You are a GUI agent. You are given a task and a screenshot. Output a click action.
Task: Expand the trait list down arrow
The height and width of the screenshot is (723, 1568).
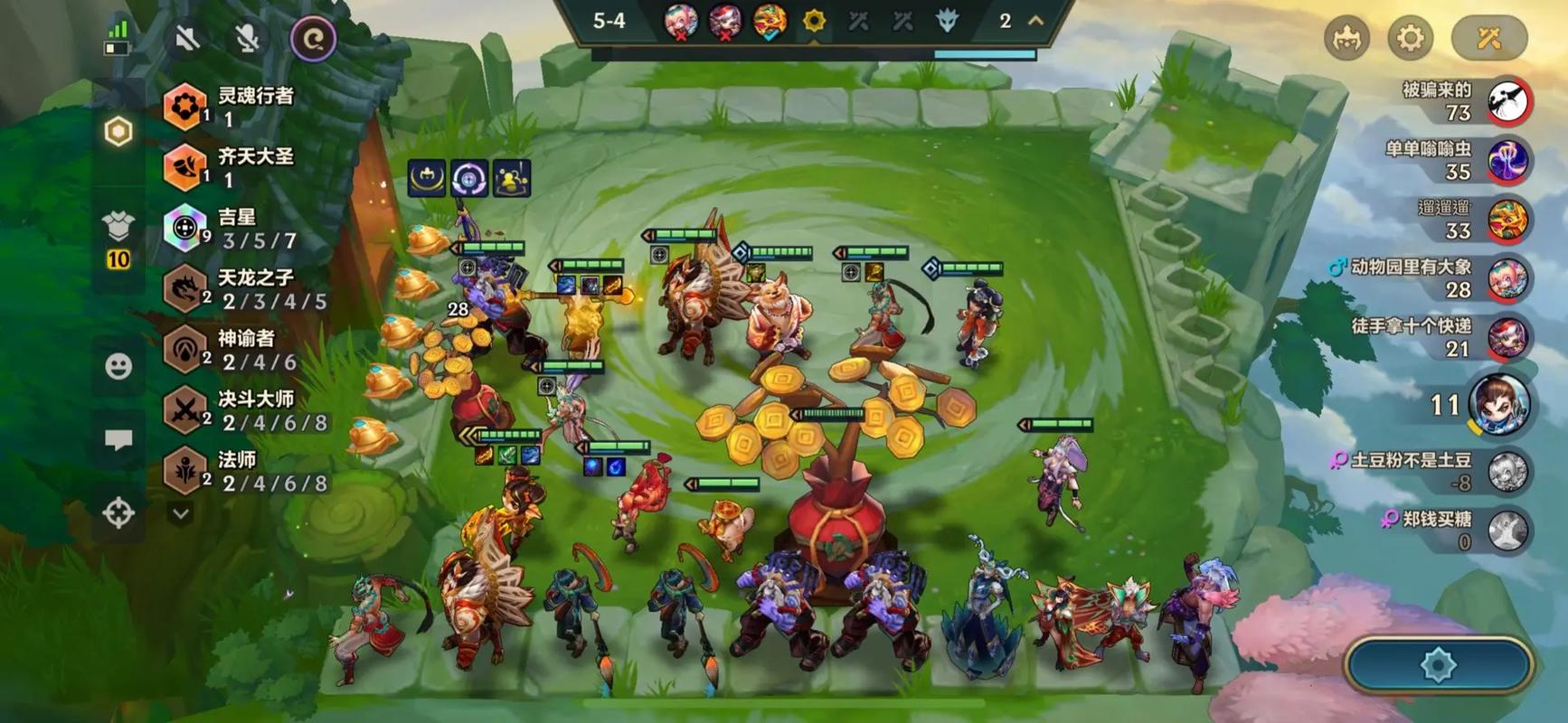tap(181, 514)
